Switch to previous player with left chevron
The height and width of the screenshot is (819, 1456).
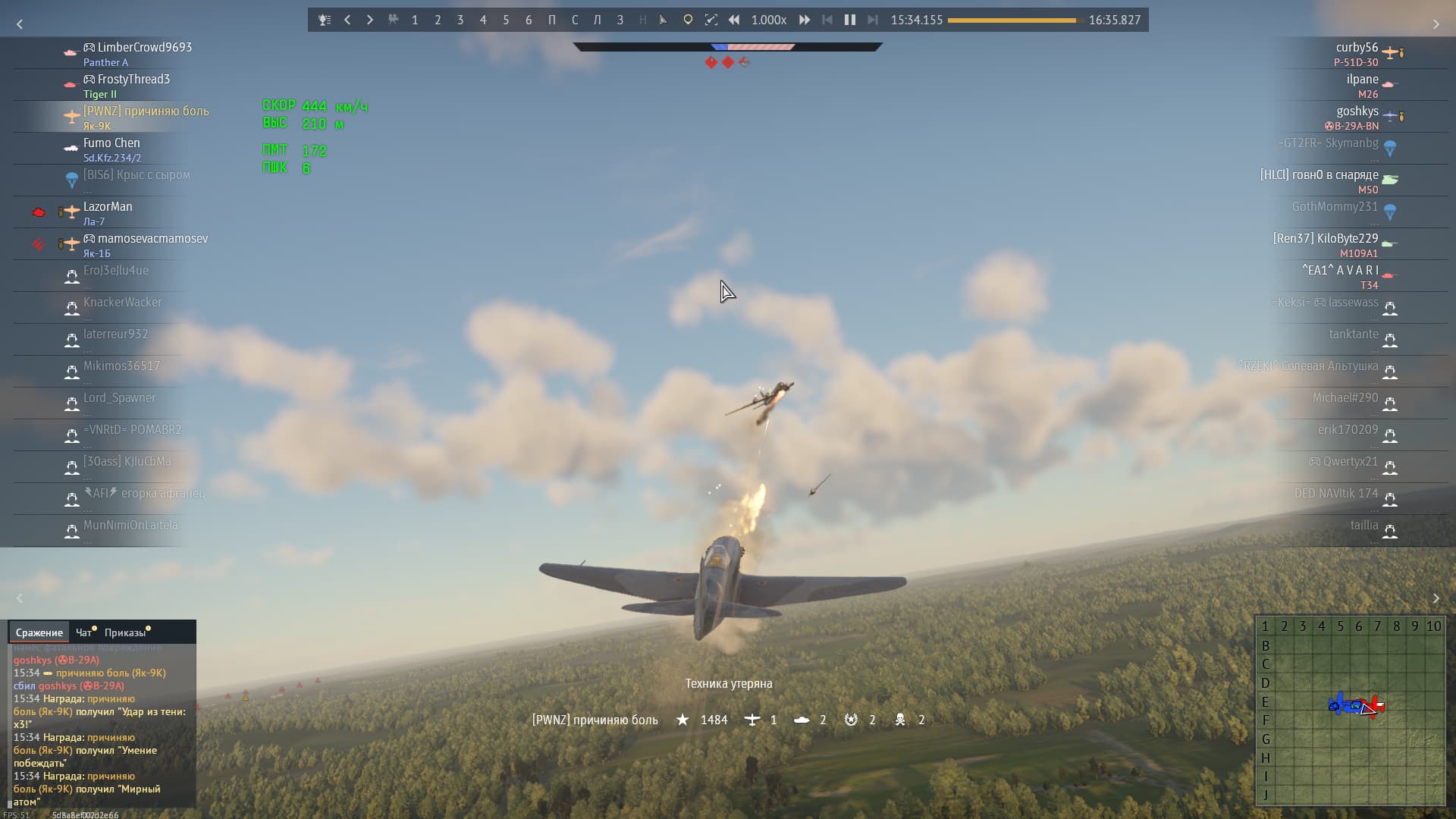tap(347, 20)
